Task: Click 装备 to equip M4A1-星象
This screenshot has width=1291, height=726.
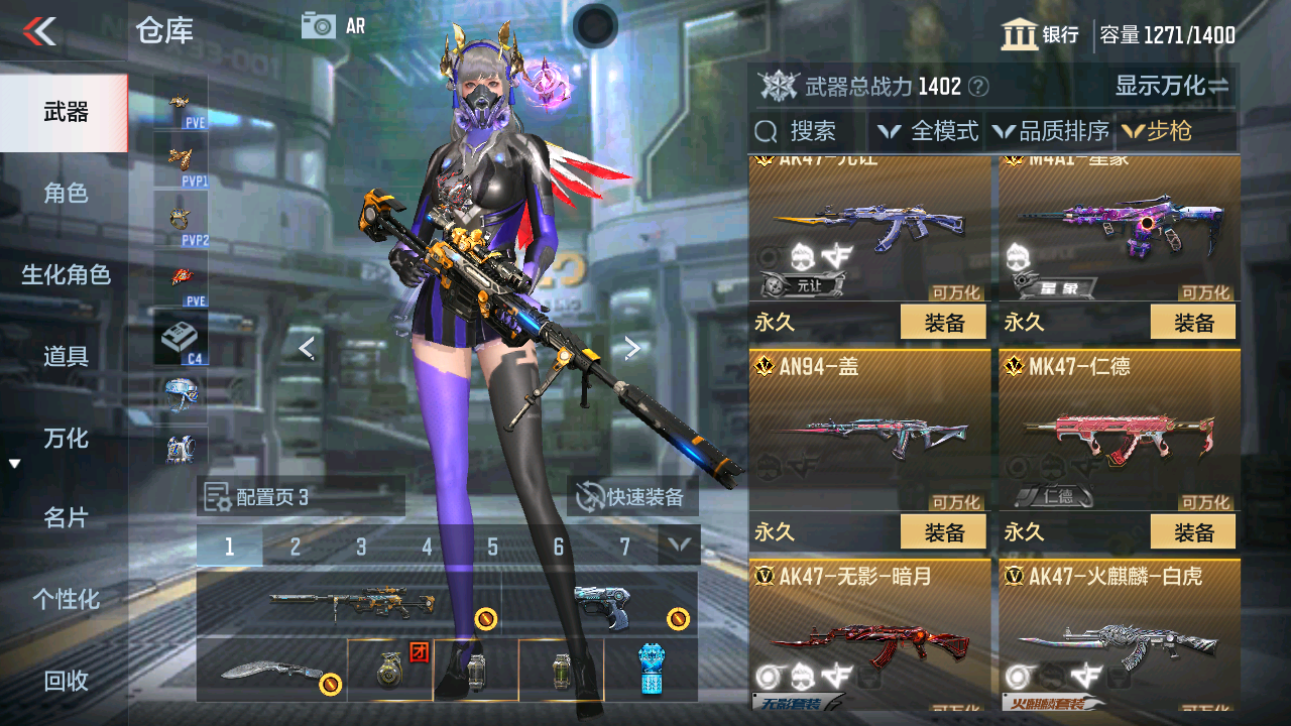Action: [x=1192, y=321]
